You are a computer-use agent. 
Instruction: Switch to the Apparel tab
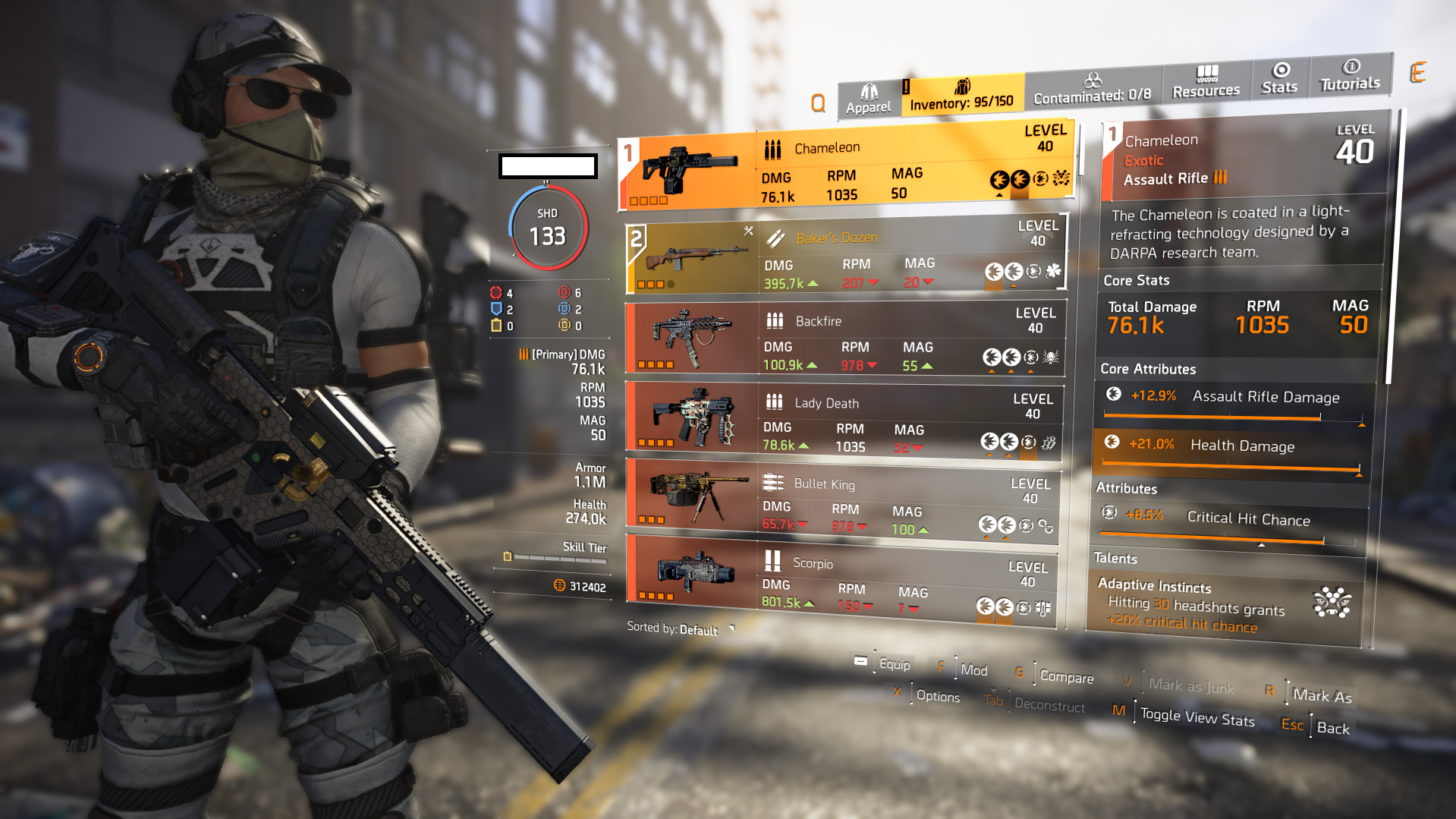[869, 99]
